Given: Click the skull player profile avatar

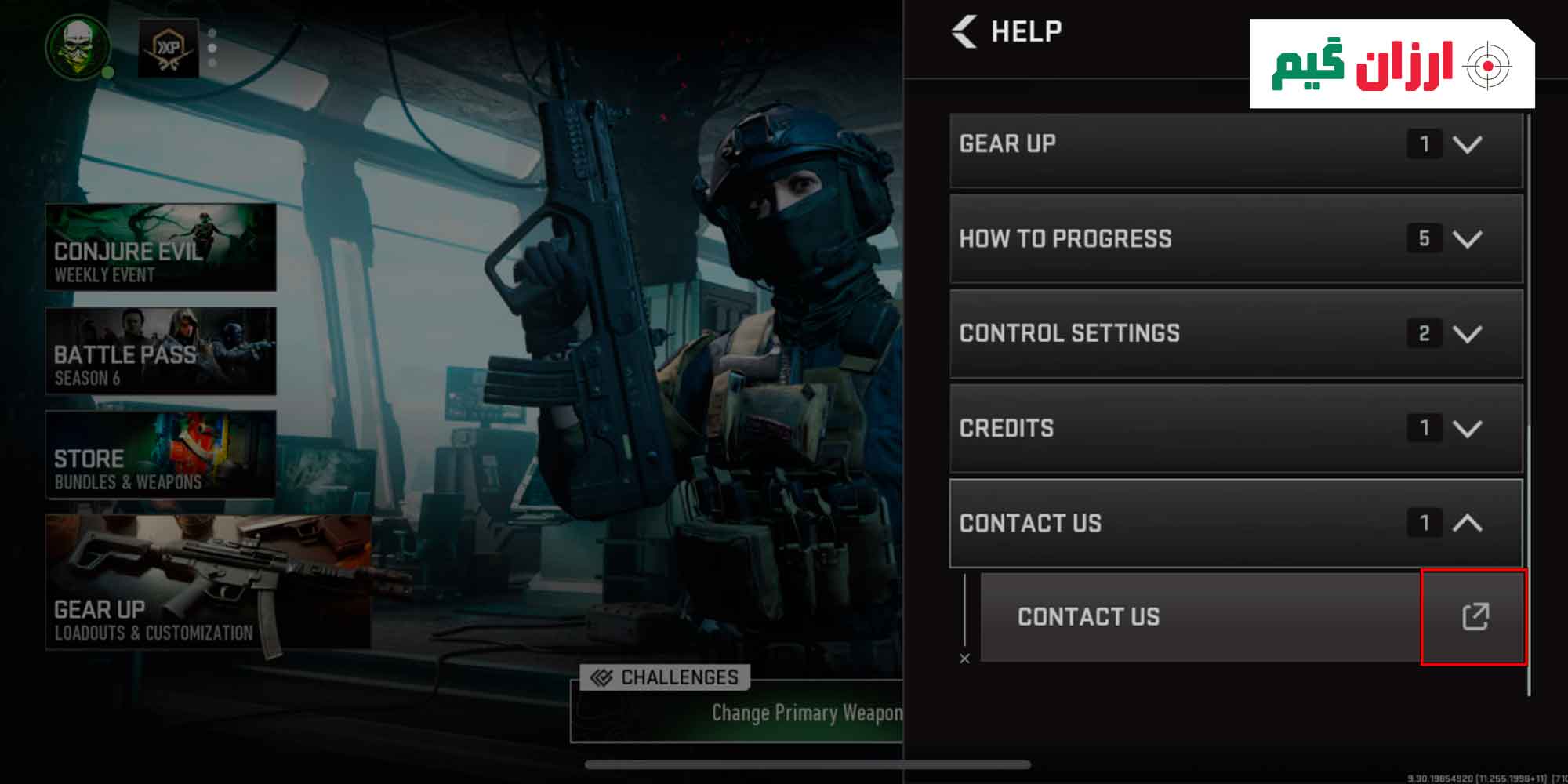Looking at the screenshot, I should tap(78, 46).
